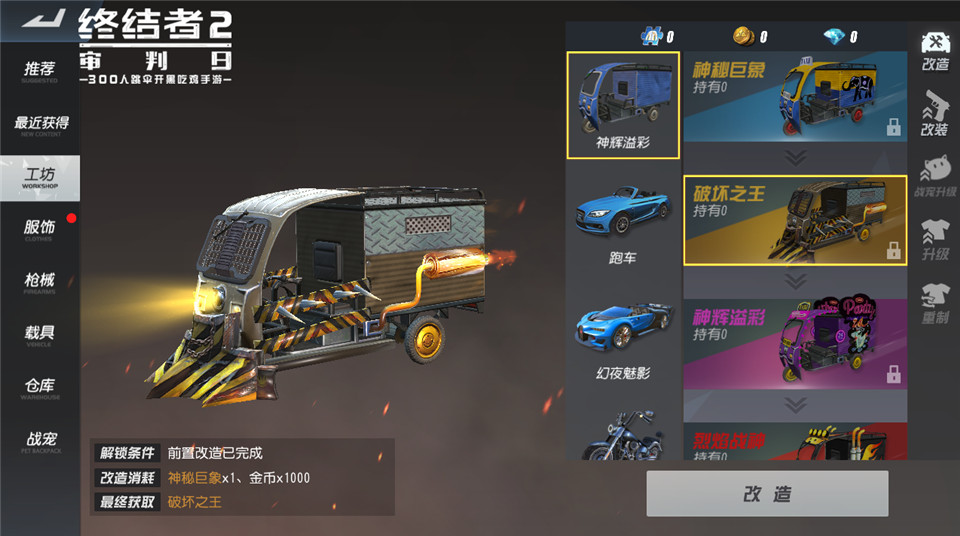Image resolution: width=960 pixels, height=536 pixels.
Task: Pick the motorcycle vehicle thumbnail
Action: point(623,435)
